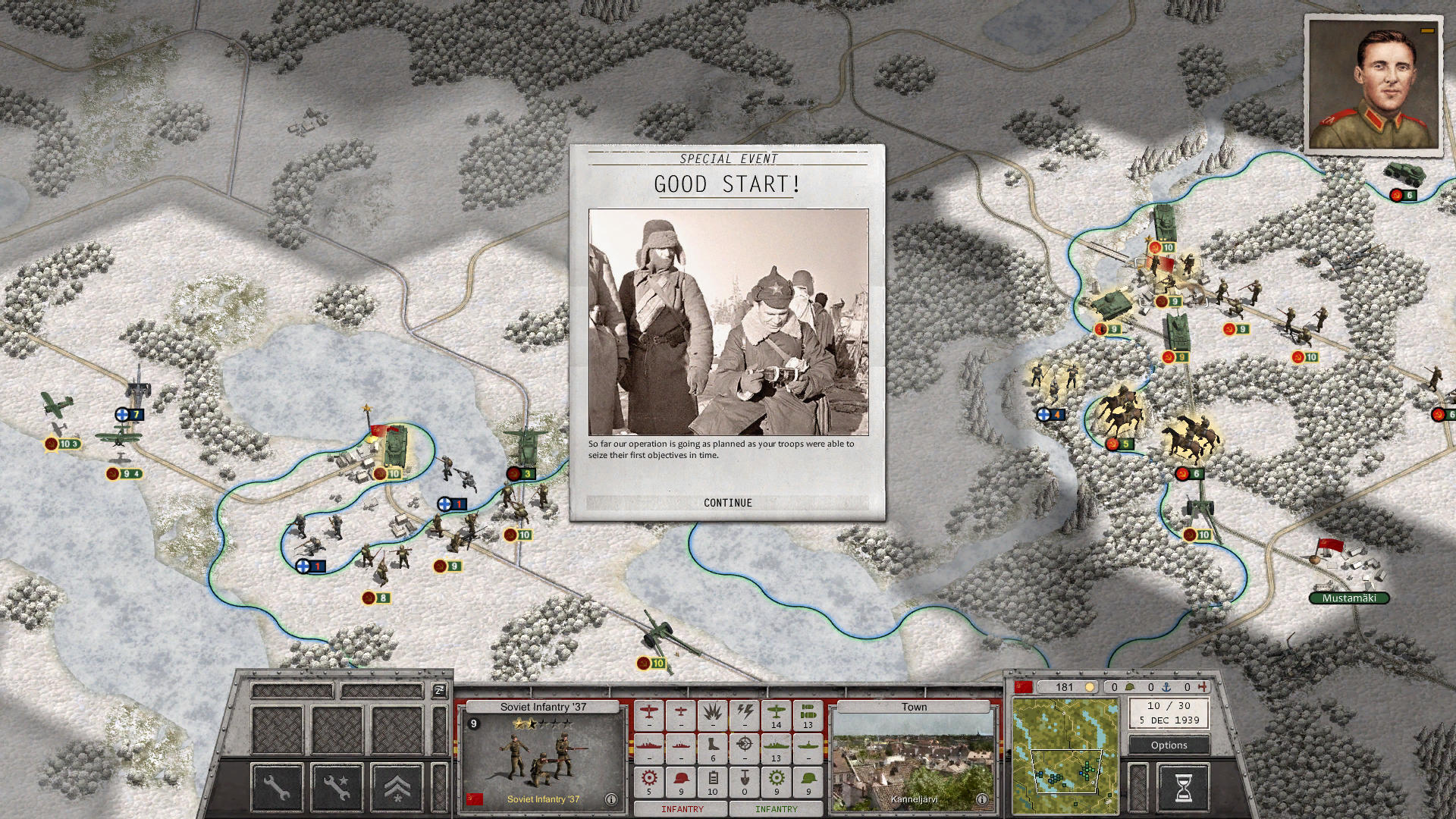Select the wrench with star elite repair
Viewport: 1456px width, 819px height.
pos(337,787)
